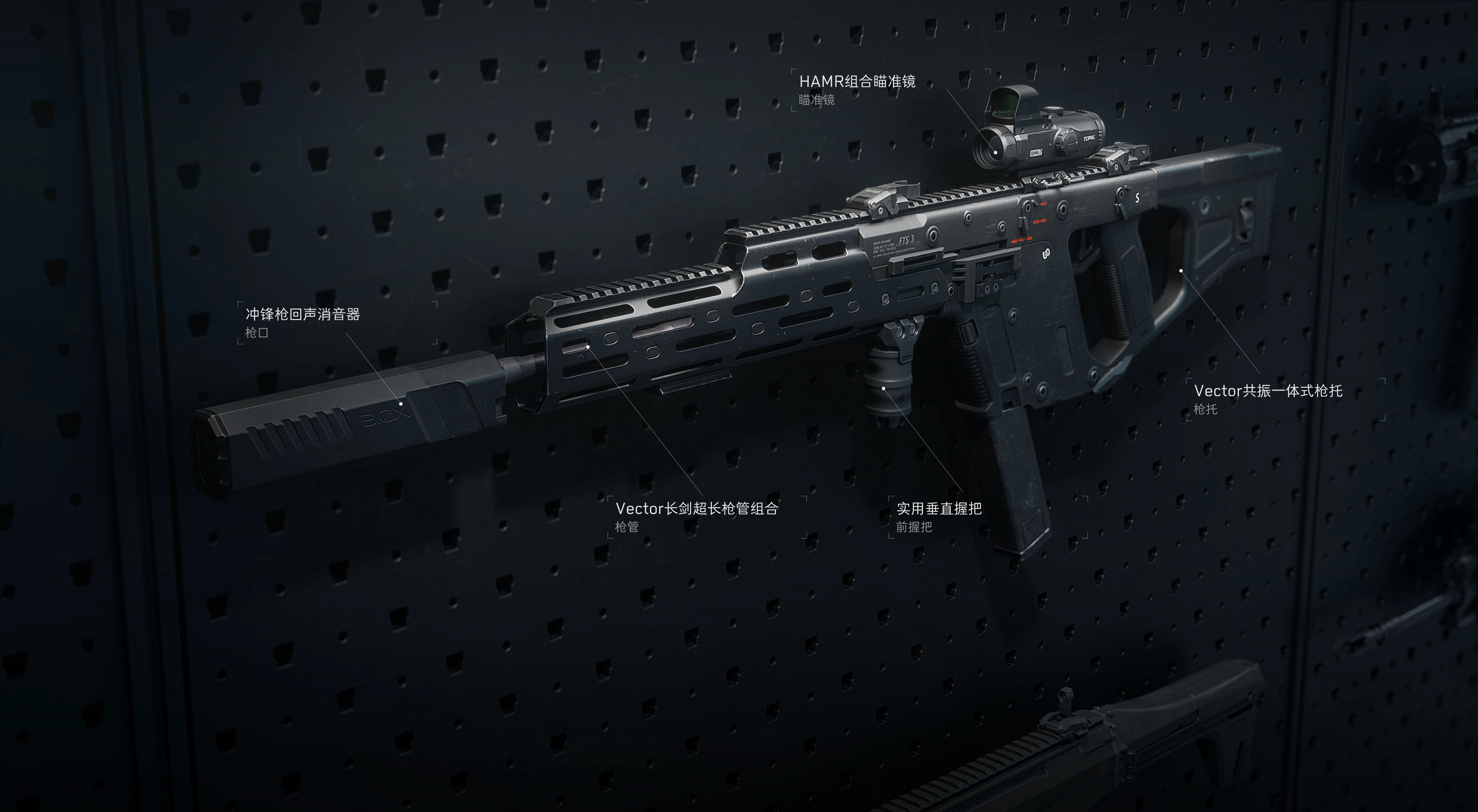Select the HAMR组合瞄准镜 optic label
This screenshot has height=812, width=1478.
tap(857, 82)
